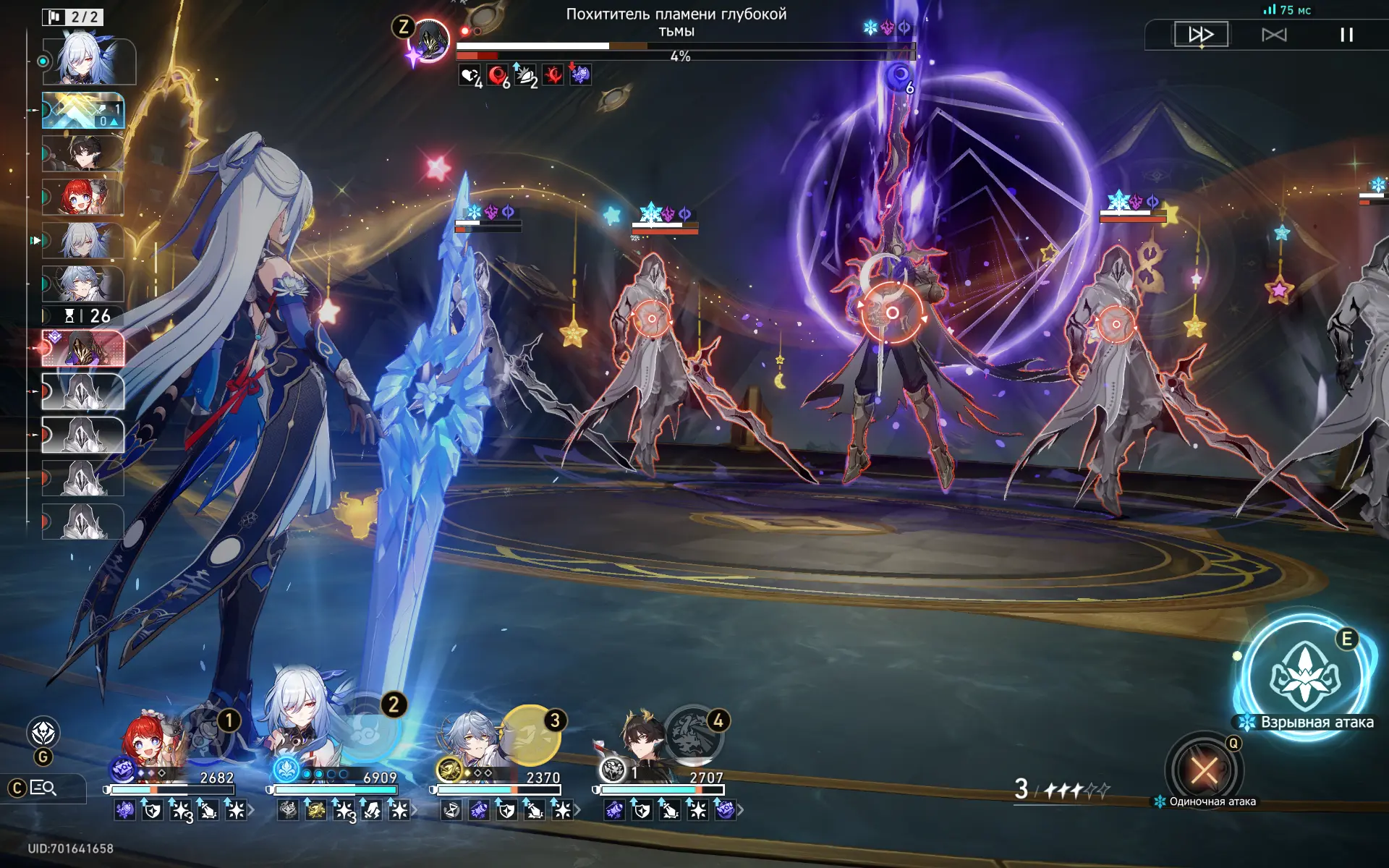Expand the dark-haired character's buff list
1389x868 pixels.
[740, 811]
